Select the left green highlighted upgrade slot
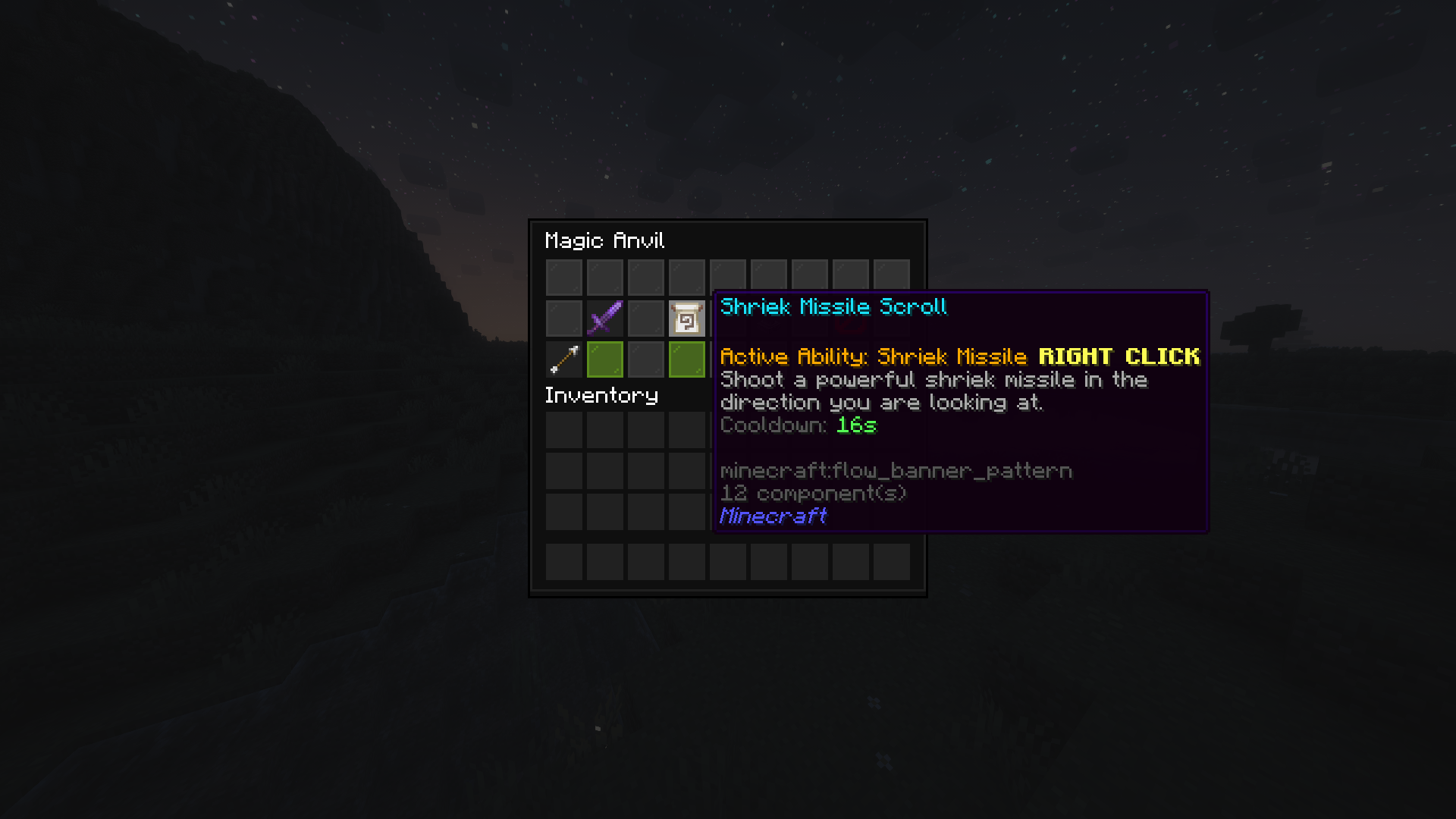The image size is (1456, 819). point(605,359)
